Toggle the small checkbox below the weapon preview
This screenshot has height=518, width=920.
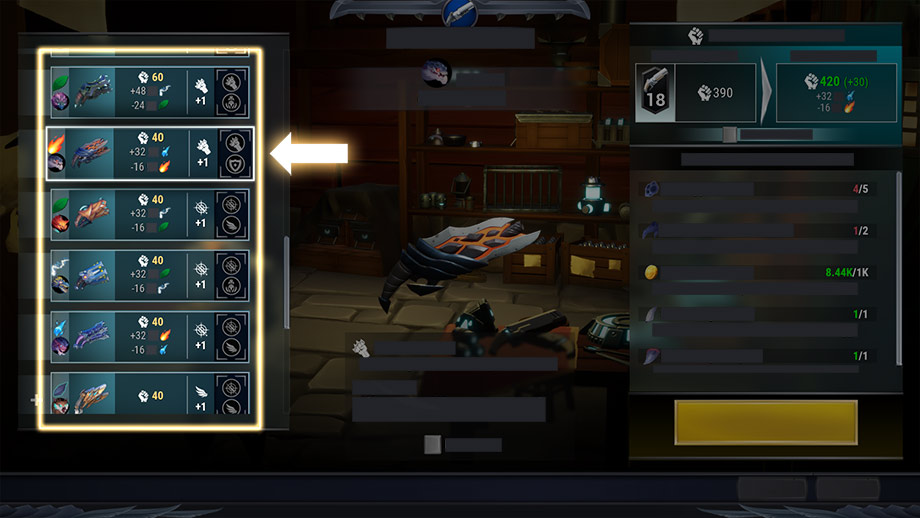pos(432,445)
